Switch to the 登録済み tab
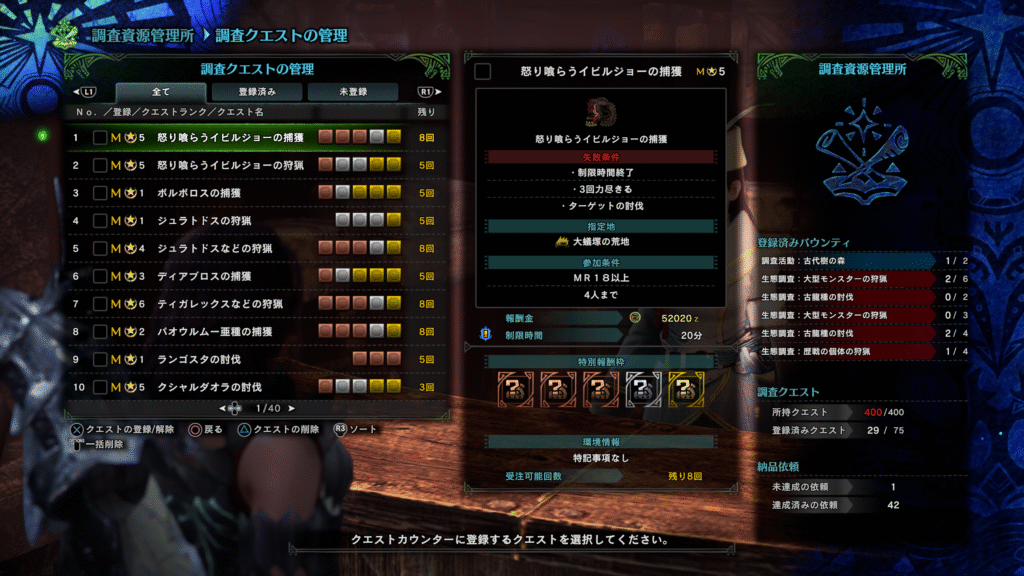 pos(256,92)
